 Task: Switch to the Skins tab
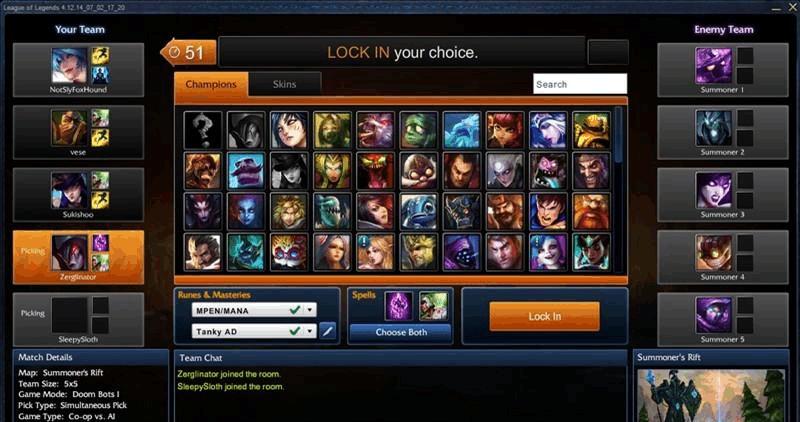[x=284, y=85]
